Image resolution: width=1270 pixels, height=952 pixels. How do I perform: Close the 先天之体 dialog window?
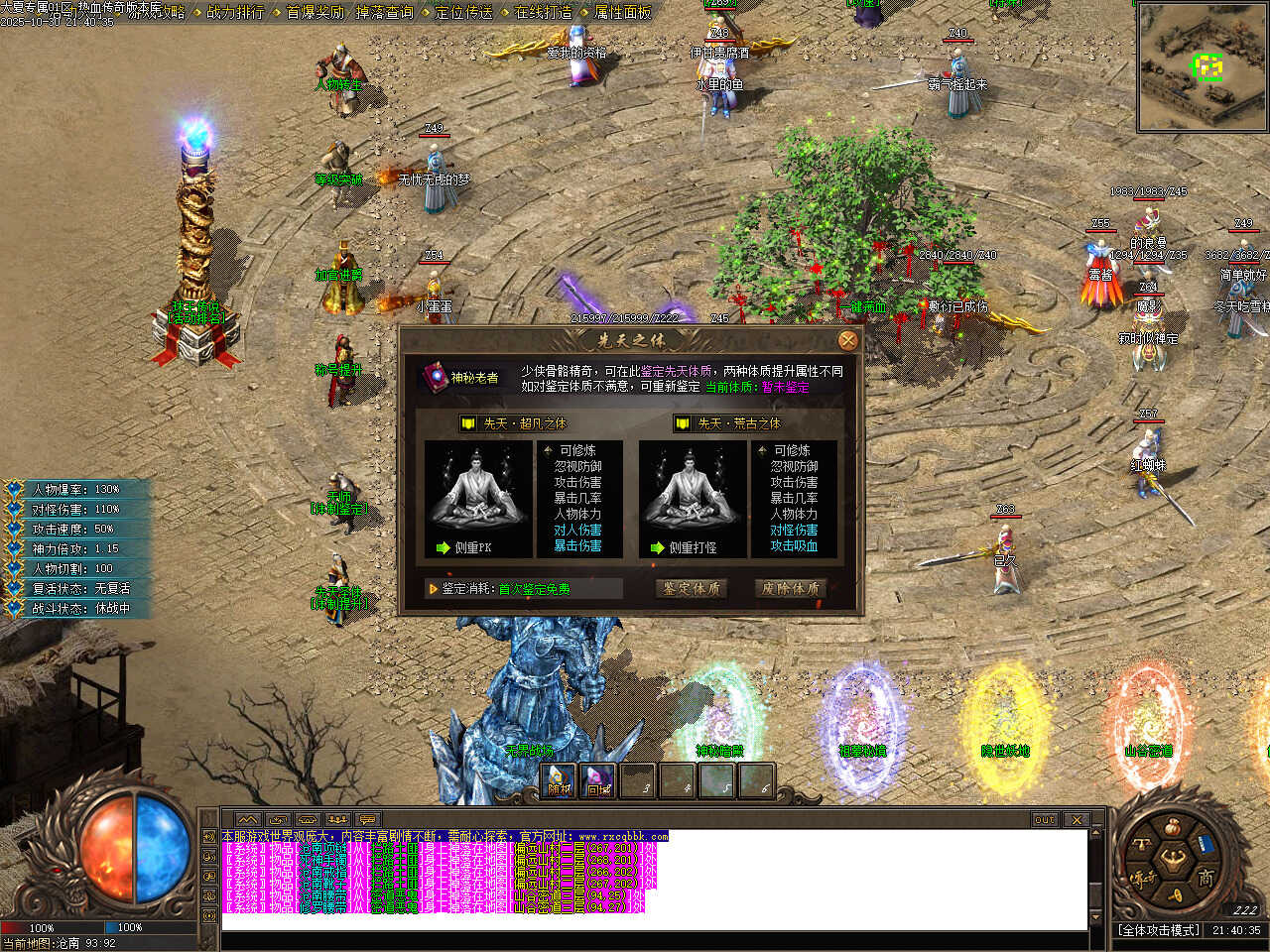coord(847,341)
